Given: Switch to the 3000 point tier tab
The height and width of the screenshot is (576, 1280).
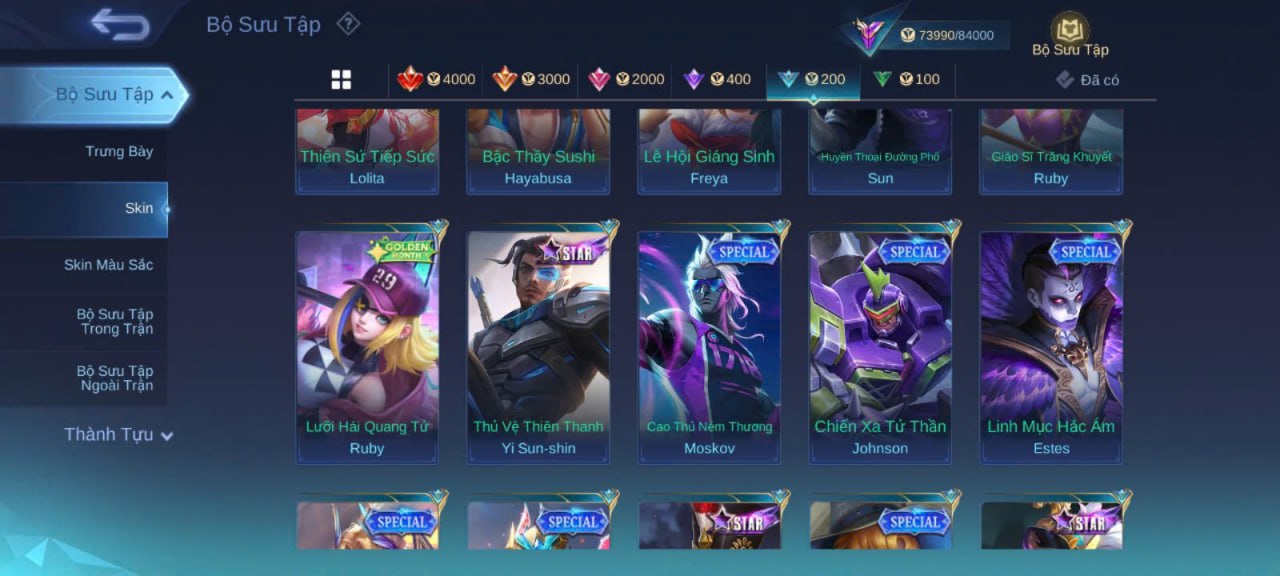Looking at the screenshot, I should point(530,80).
